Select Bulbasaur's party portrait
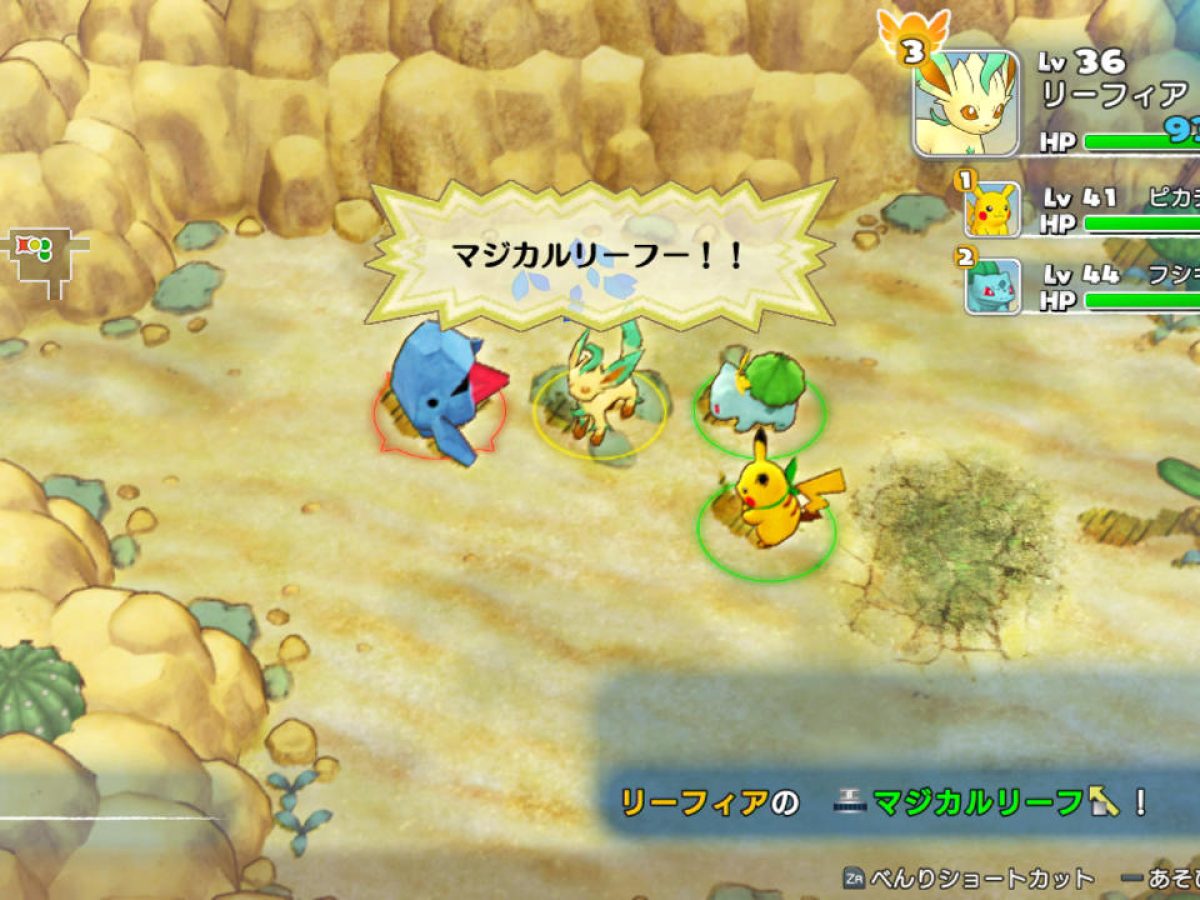This screenshot has height=900, width=1200. (x=992, y=286)
